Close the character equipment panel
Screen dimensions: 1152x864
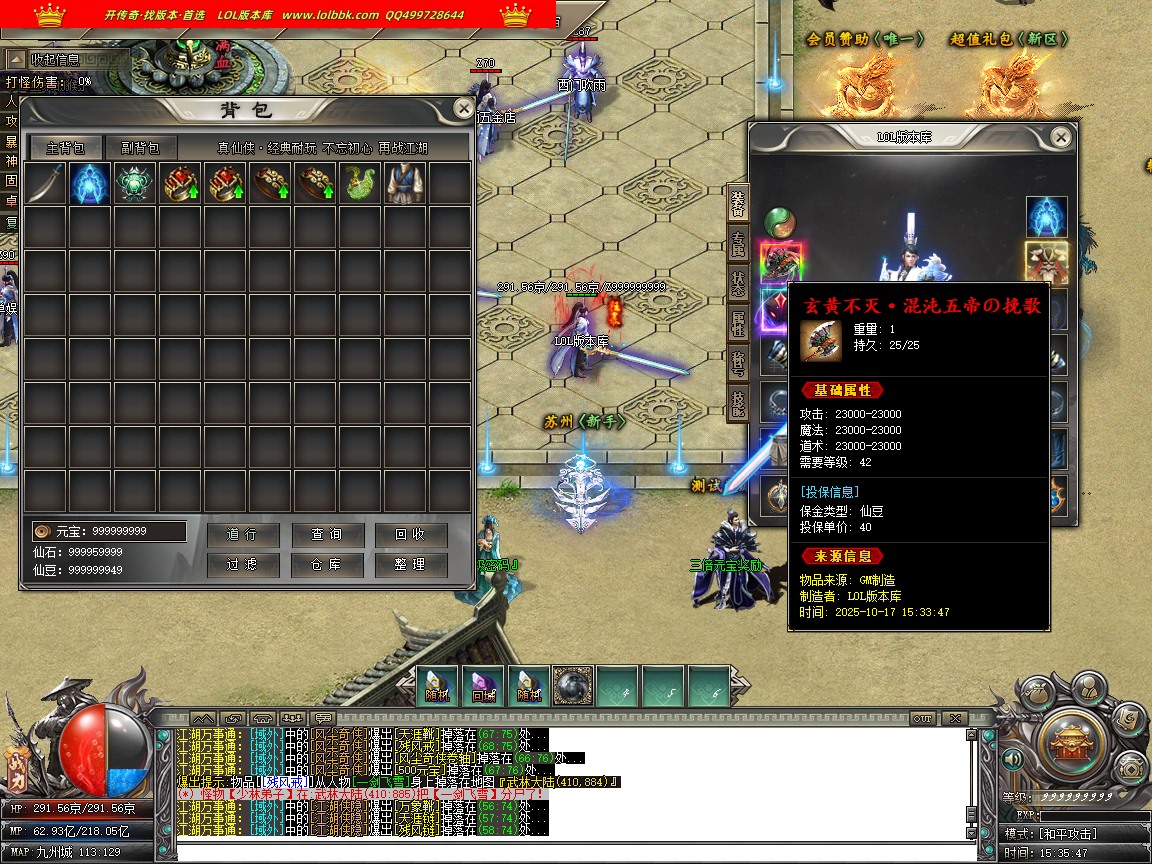tap(1061, 137)
